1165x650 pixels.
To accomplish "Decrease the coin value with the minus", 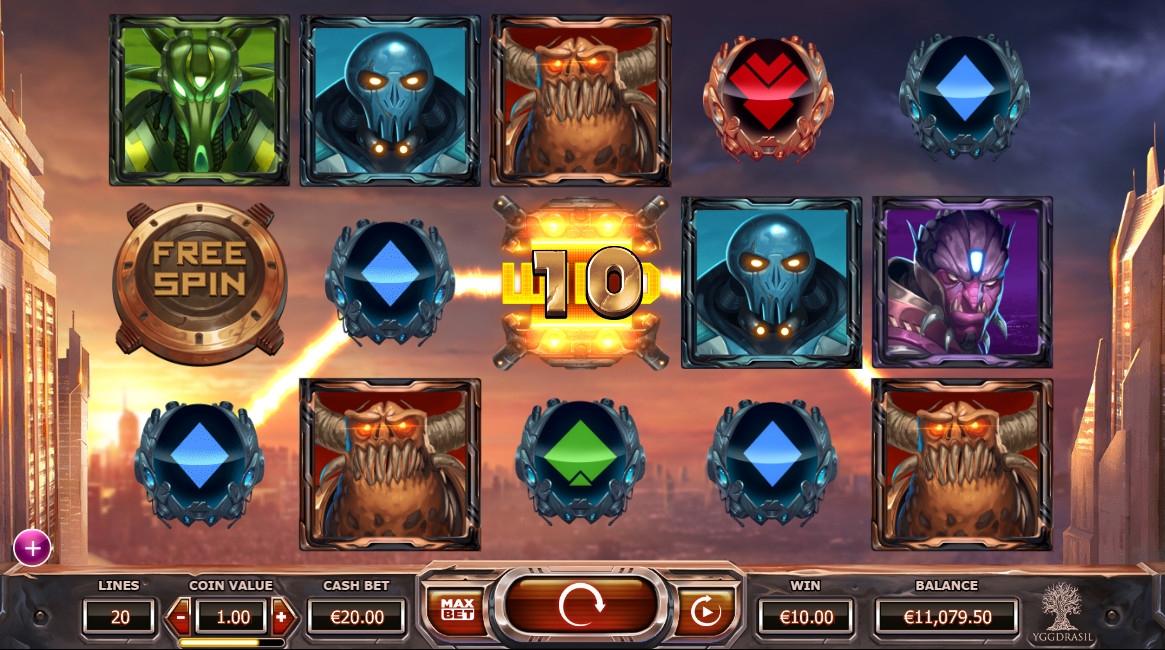I will coord(180,617).
